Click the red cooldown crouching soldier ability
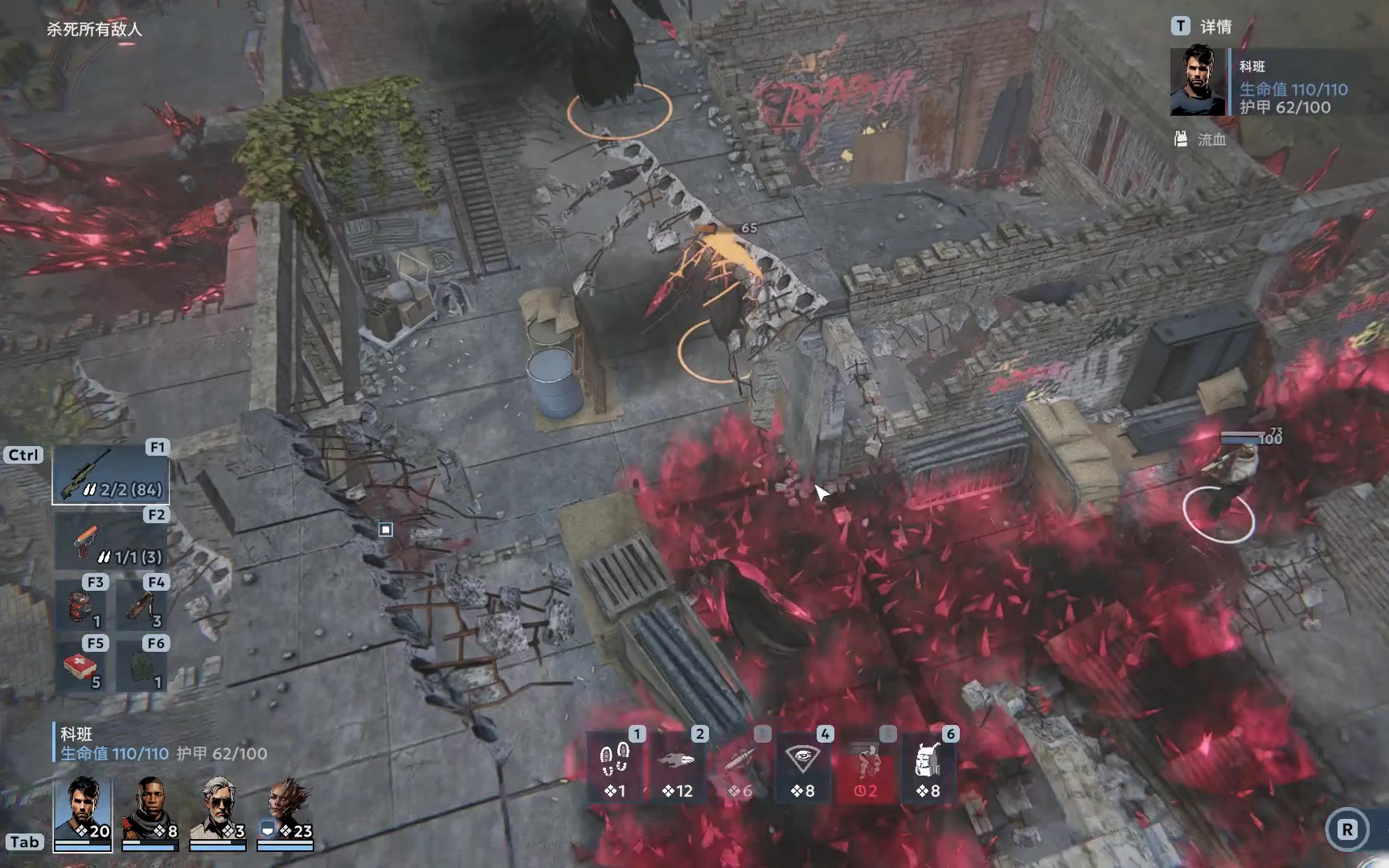Viewport: 1389px width, 868px height. (865, 767)
